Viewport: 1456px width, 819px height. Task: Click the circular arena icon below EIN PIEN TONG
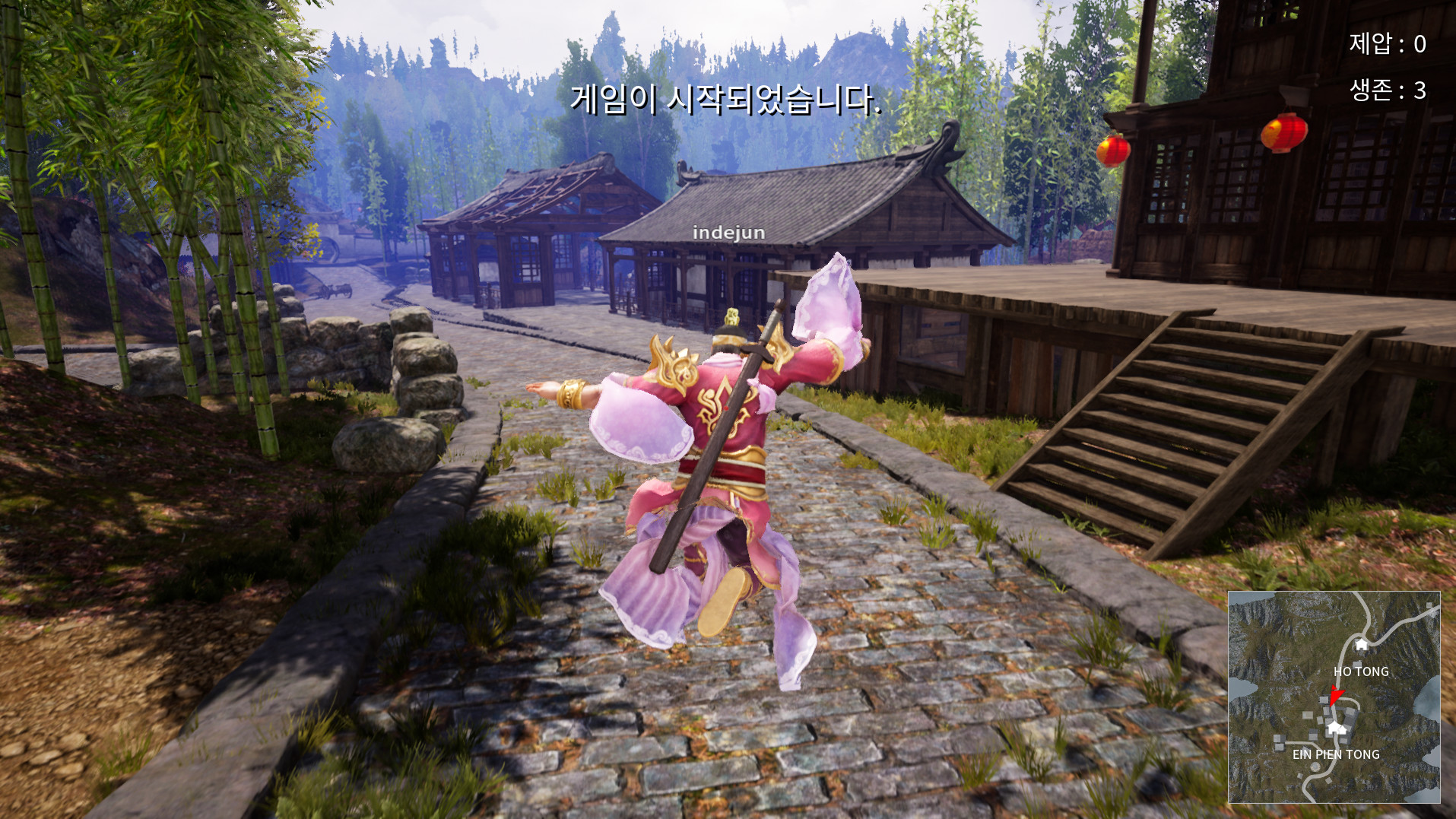1315,769
